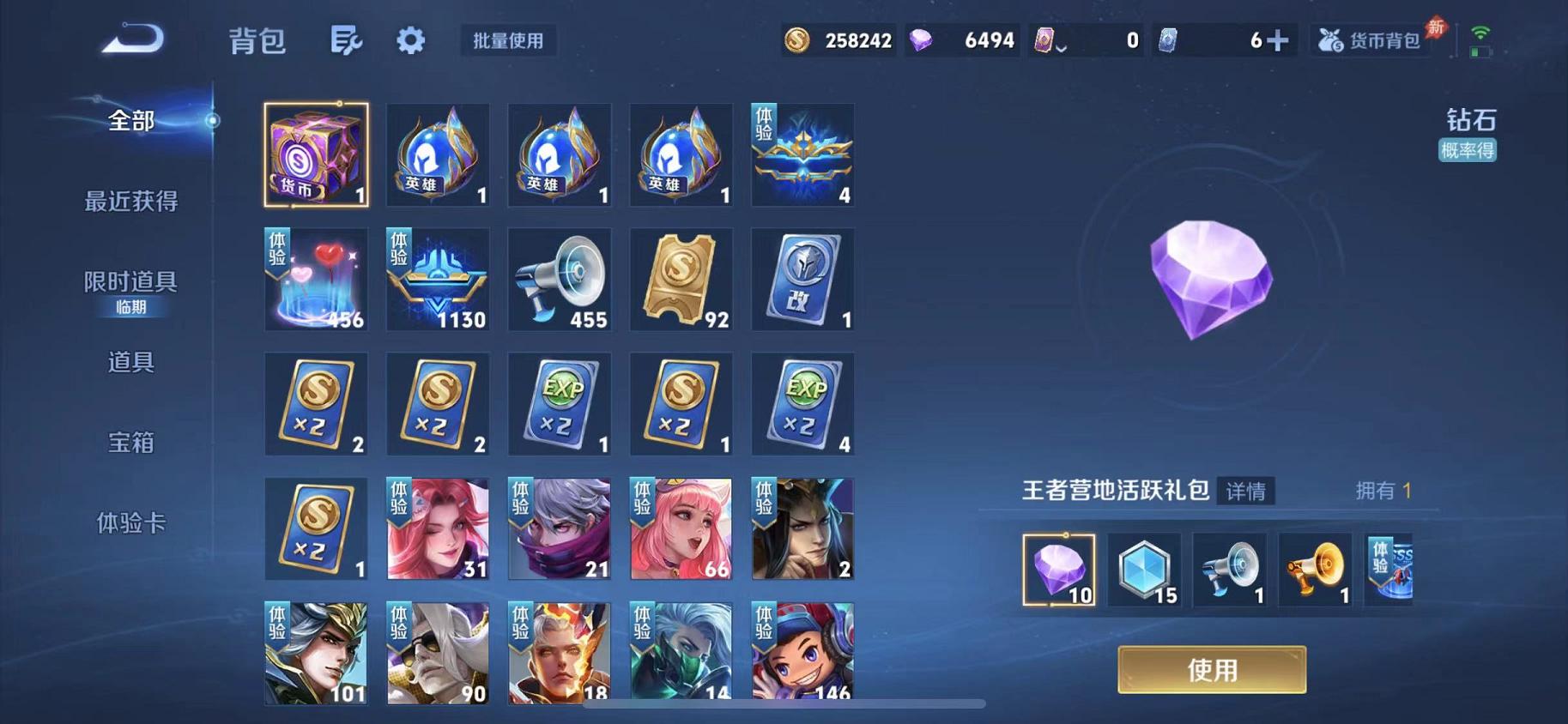This screenshot has width=1568, height=724.
Task: Switch to 最近获得 category
Action: click(130, 203)
